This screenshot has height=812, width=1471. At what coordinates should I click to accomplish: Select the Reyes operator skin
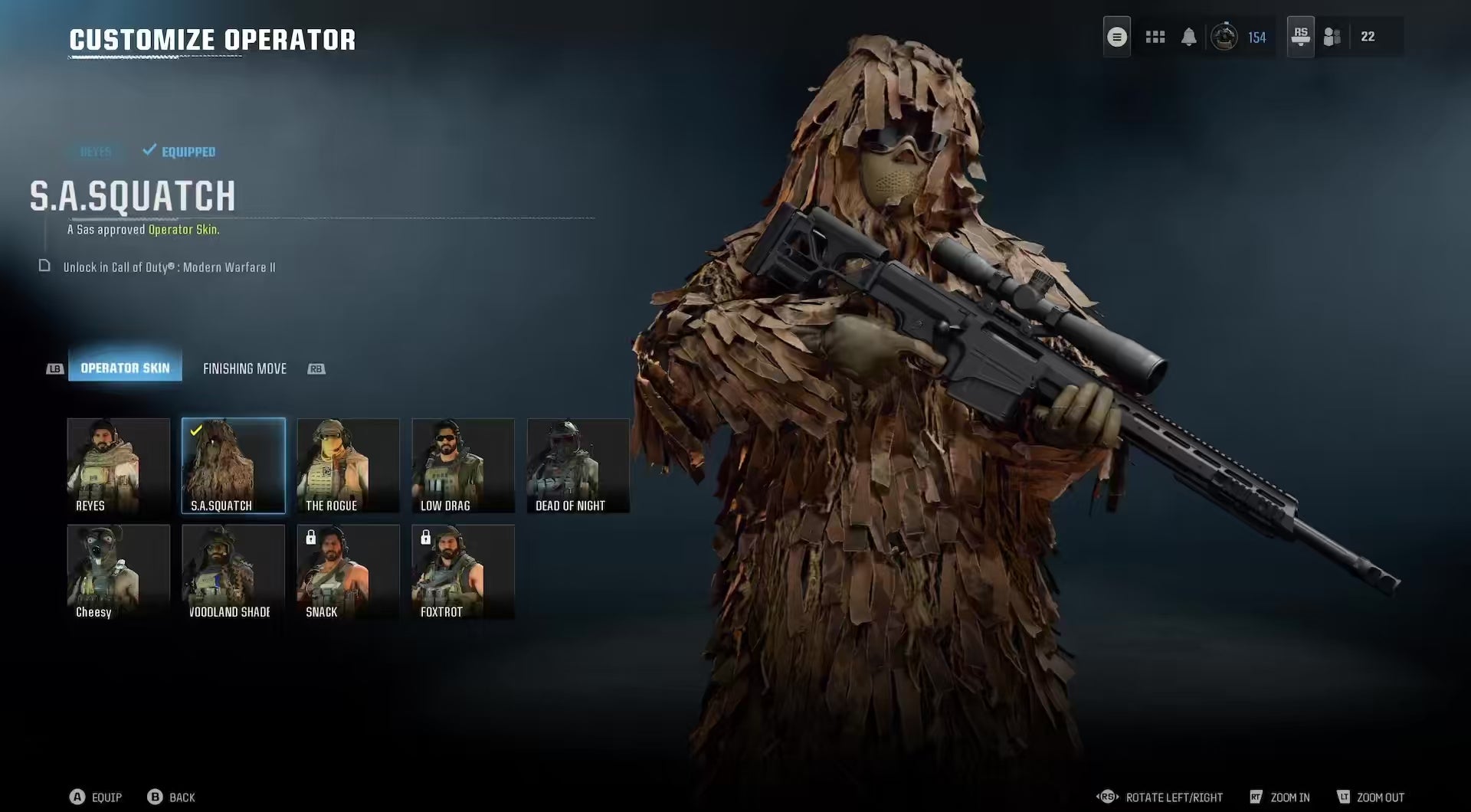coord(118,466)
